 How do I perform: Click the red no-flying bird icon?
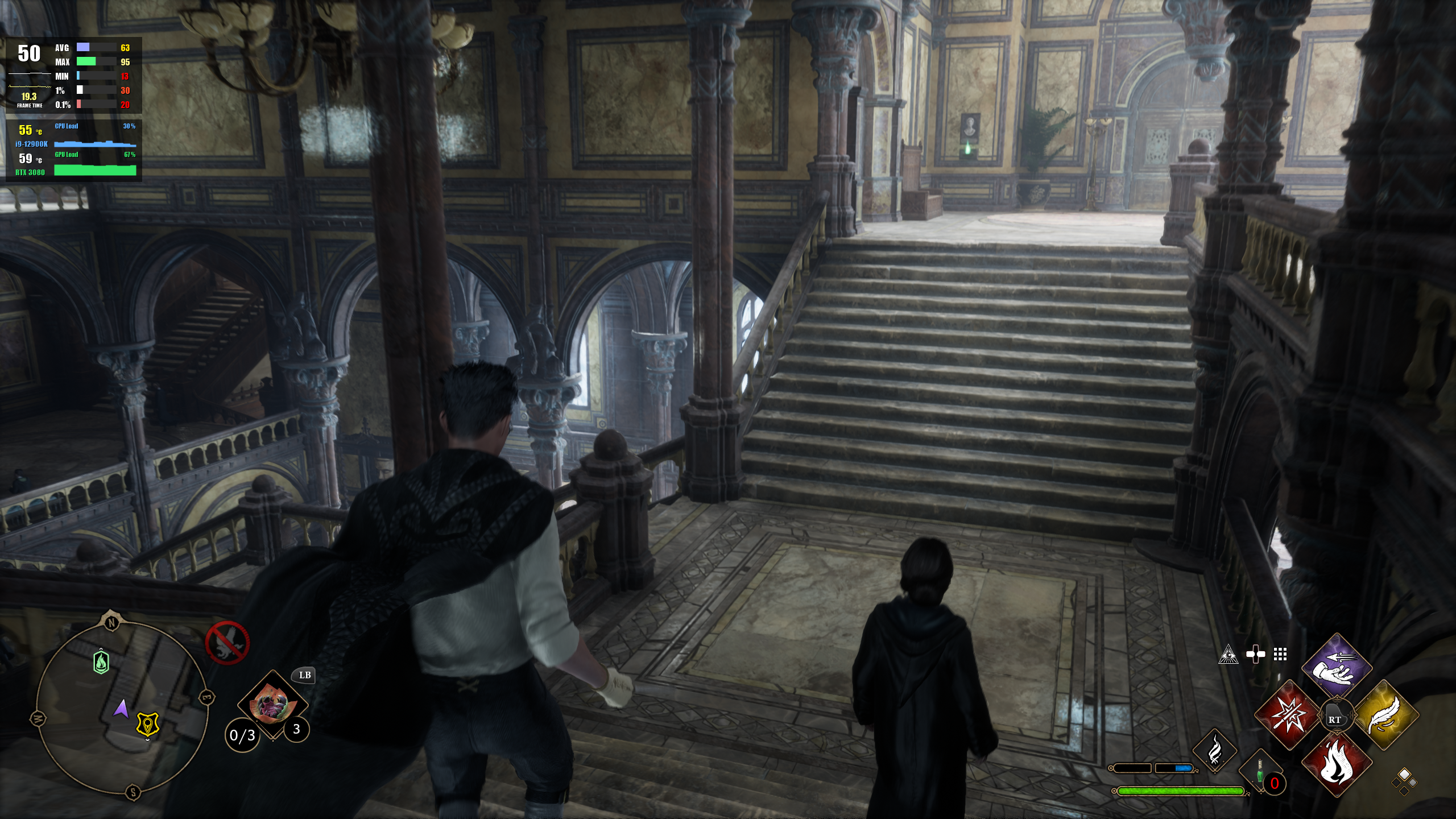click(x=227, y=643)
